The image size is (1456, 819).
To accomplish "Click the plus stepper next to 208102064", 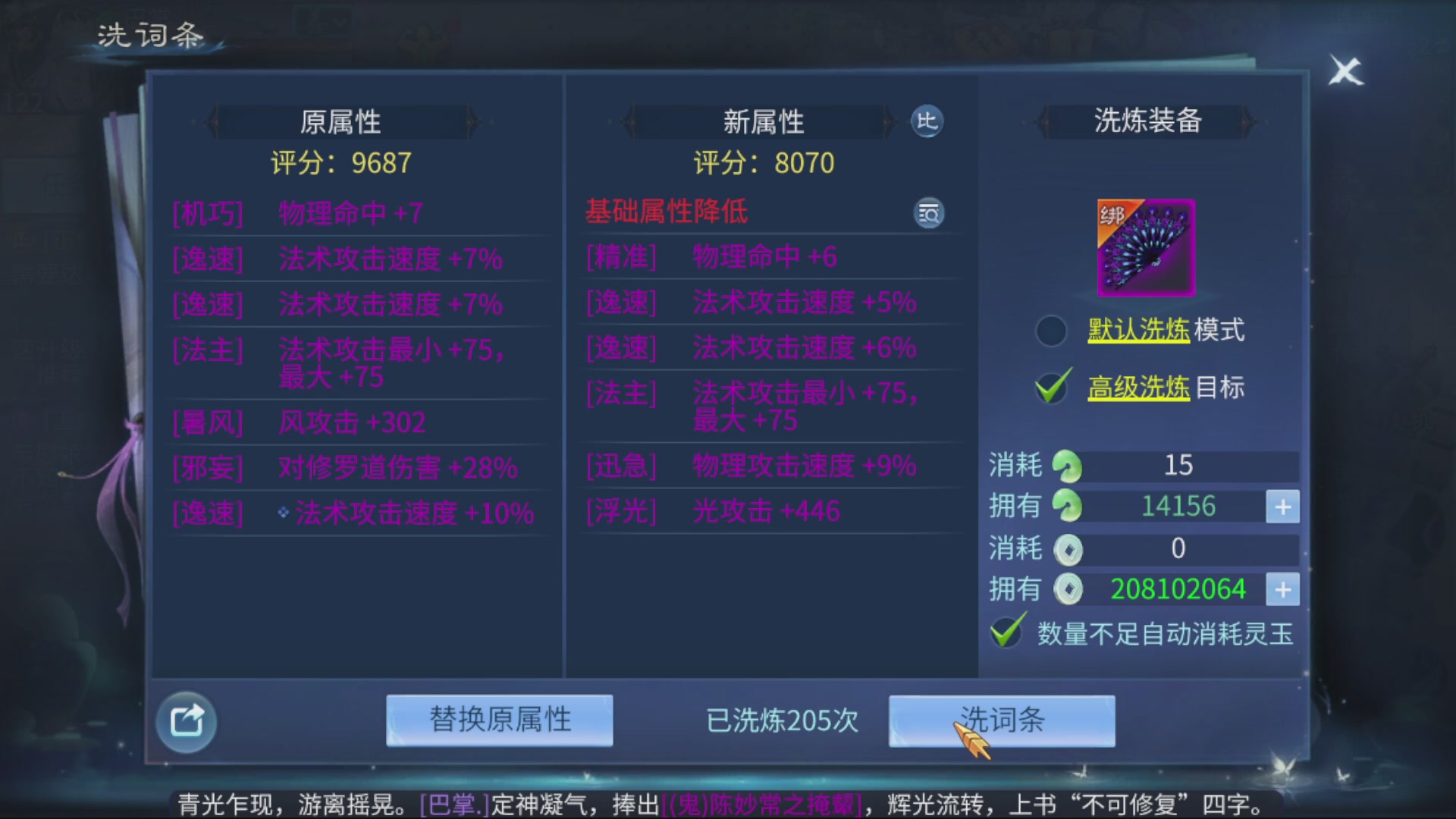I will pos(1282,589).
